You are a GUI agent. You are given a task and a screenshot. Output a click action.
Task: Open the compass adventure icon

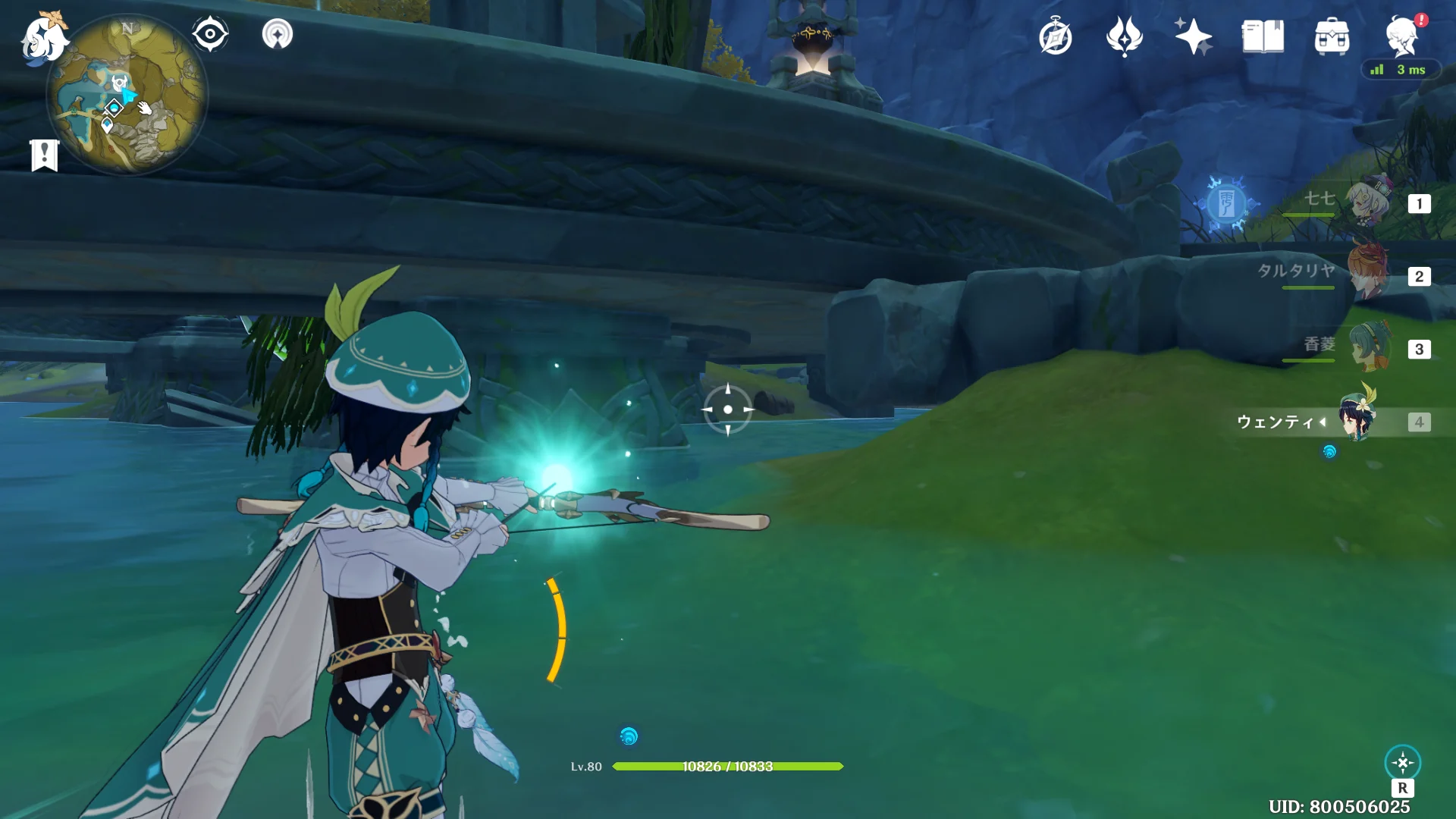pyautogui.click(x=1055, y=37)
